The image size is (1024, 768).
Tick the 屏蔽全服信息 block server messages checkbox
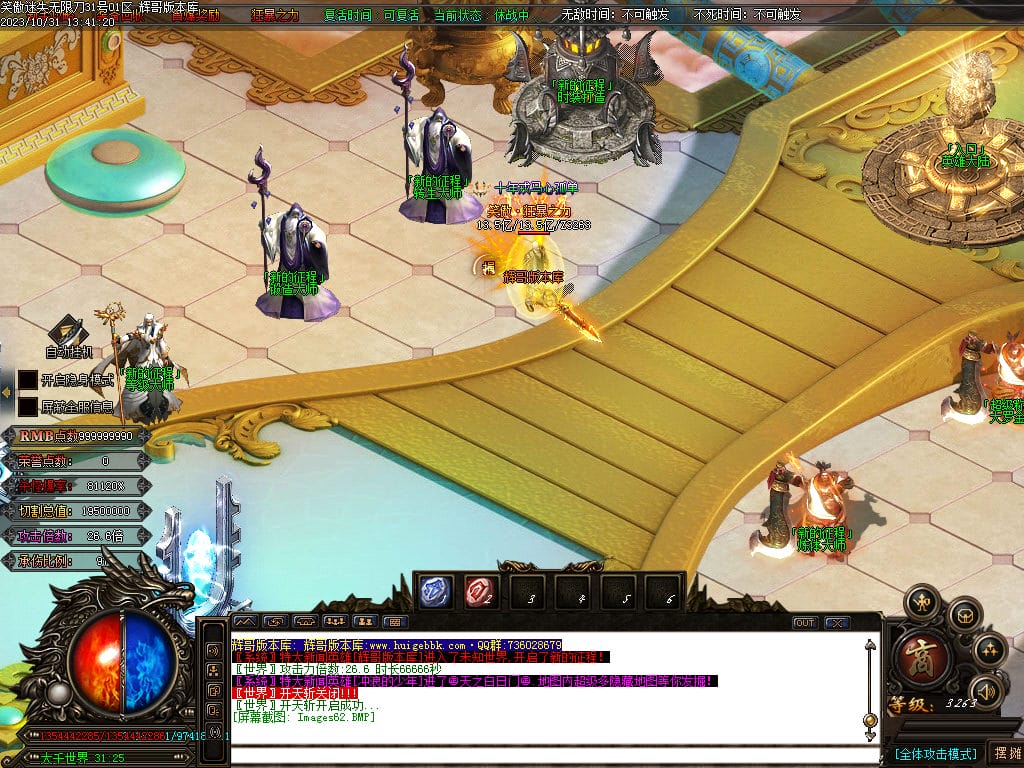[28, 407]
